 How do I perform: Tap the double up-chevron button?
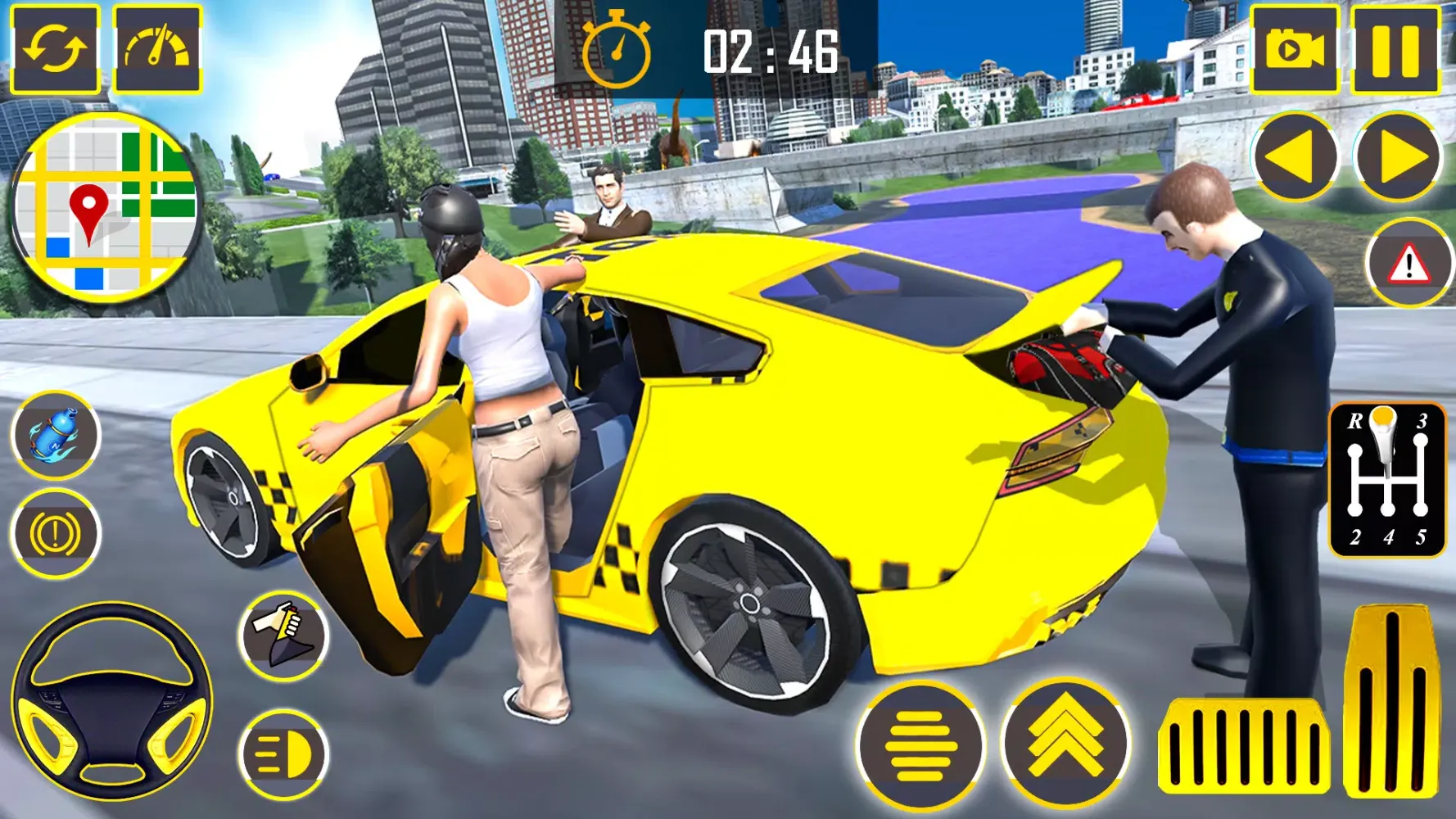(x=1065, y=744)
